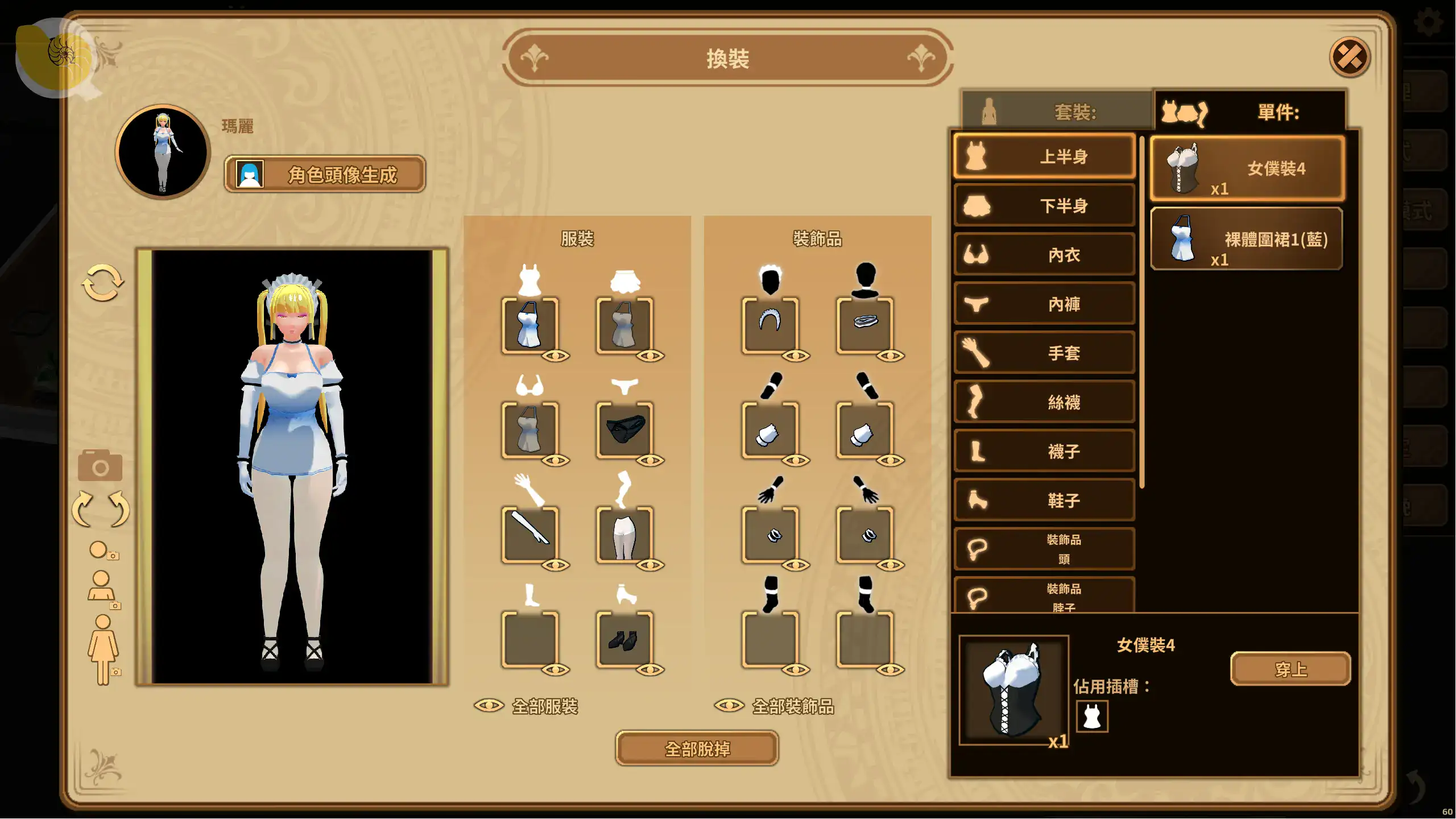
Task: Click the camera screenshot icon
Action: [100, 466]
